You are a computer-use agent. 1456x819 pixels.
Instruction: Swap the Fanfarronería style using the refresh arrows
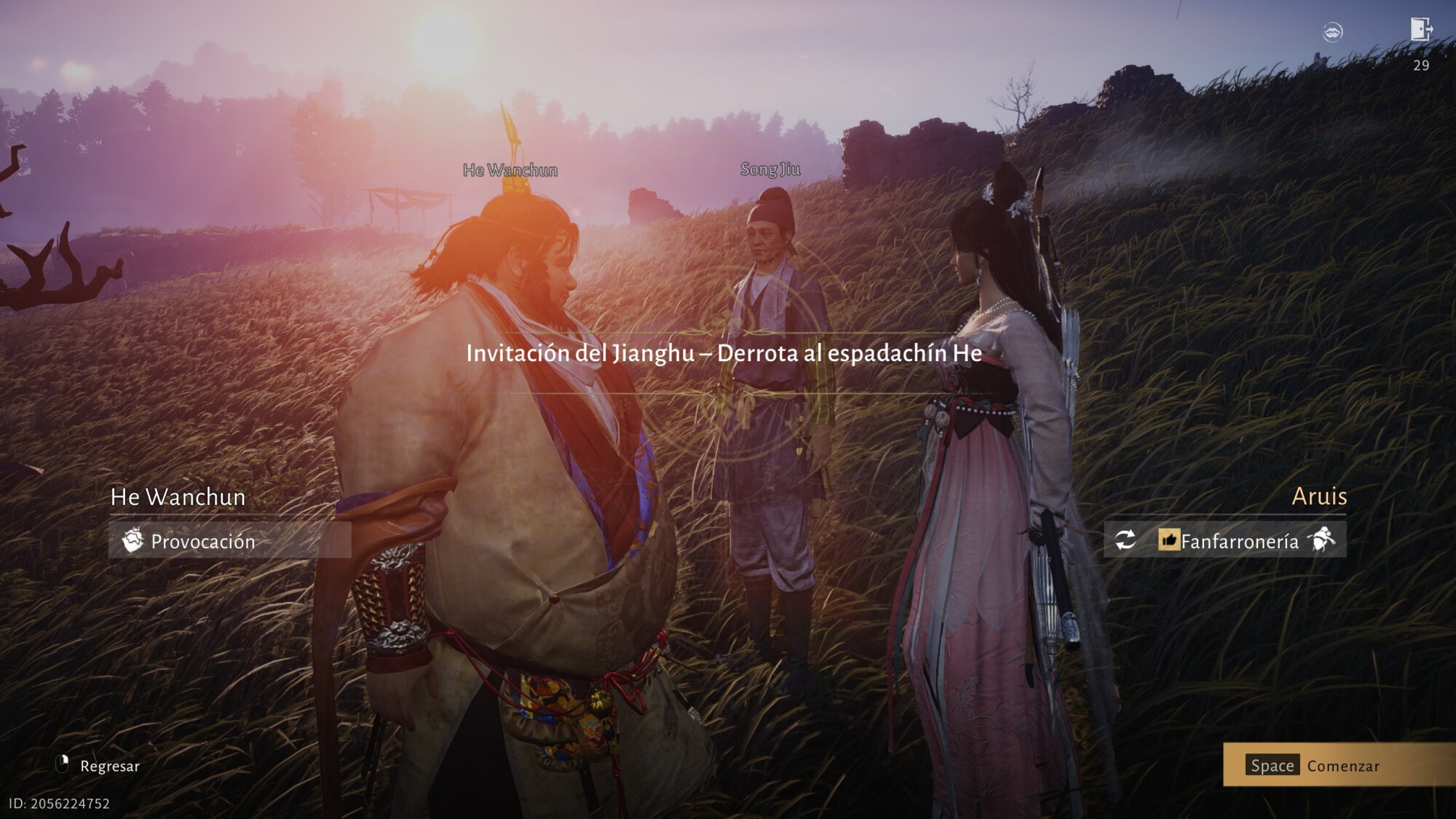[1125, 540]
